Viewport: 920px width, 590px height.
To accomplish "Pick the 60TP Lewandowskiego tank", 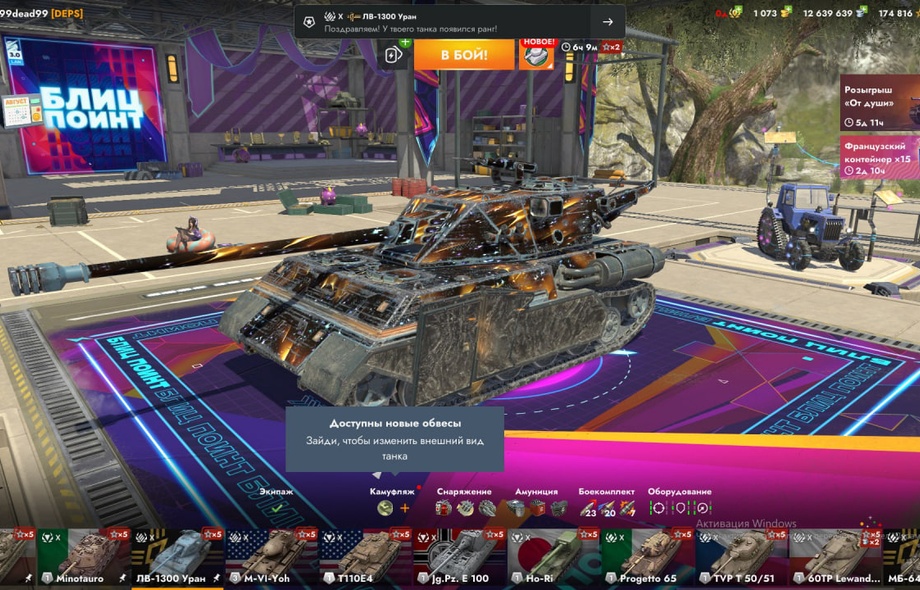I will click(x=834, y=556).
